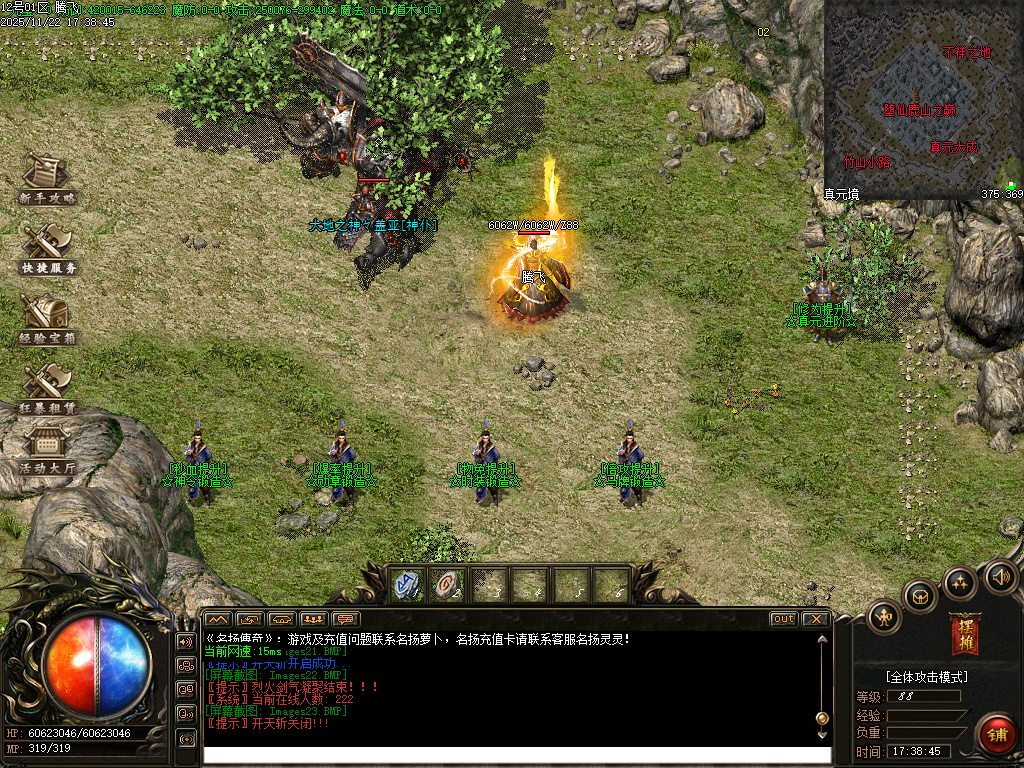Screen dimensions: 1024x768
Task: Change the 全体攻击模式 attack mode label
Action: pos(912,677)
